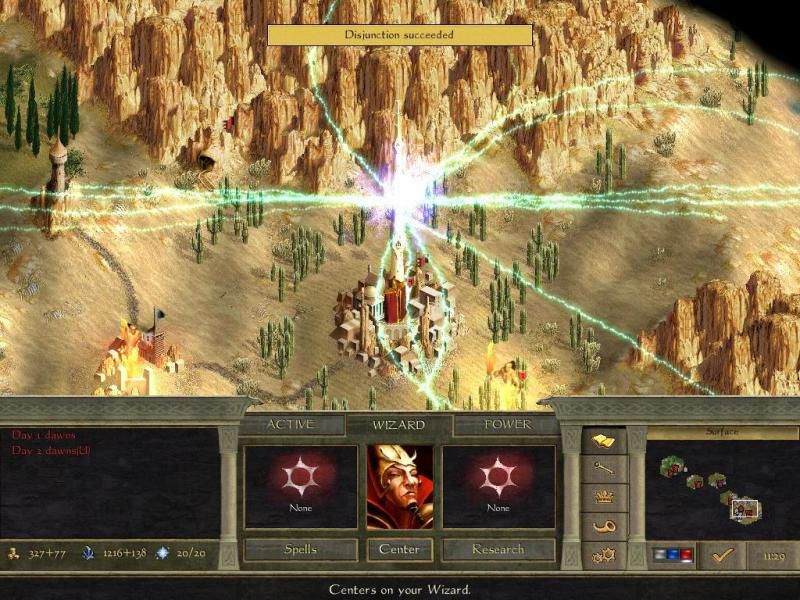The width and height of the screenshot is (800, 600).
Task: Click the Surface layer label above minimap
Action: (721, 434)
